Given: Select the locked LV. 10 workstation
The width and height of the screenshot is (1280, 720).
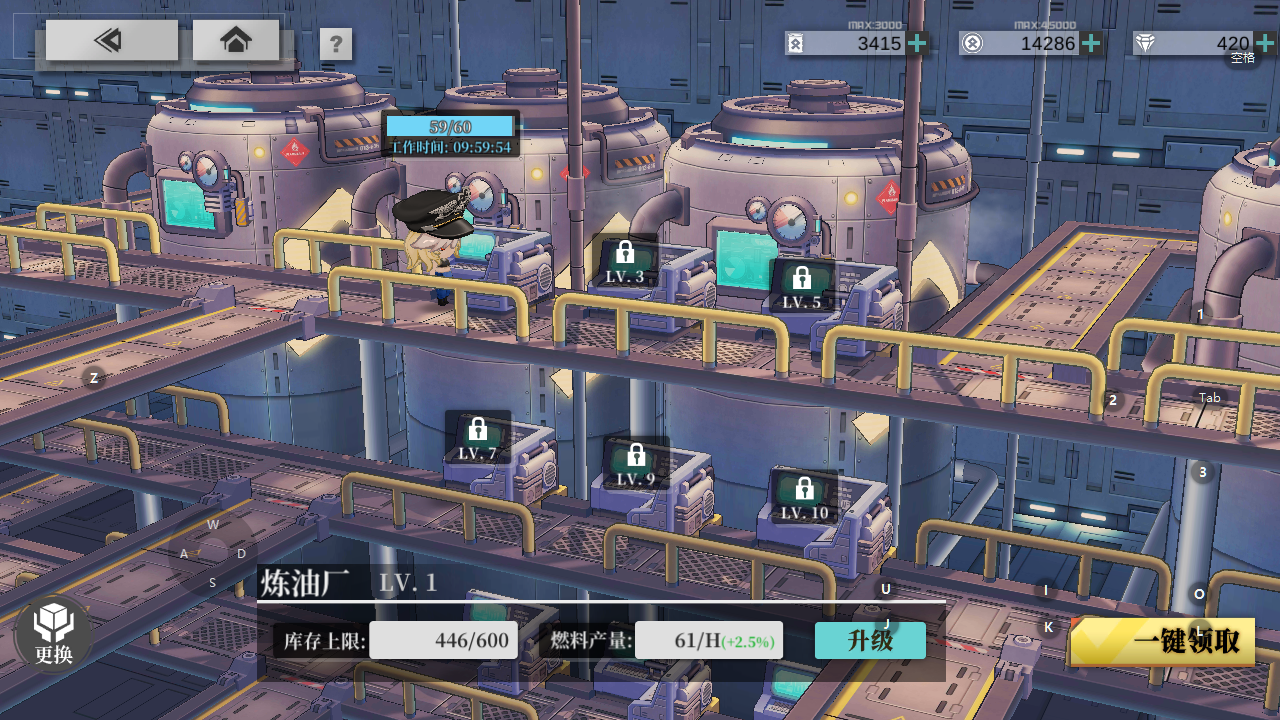Looking at the screenshot, I should tap(804, 498).
